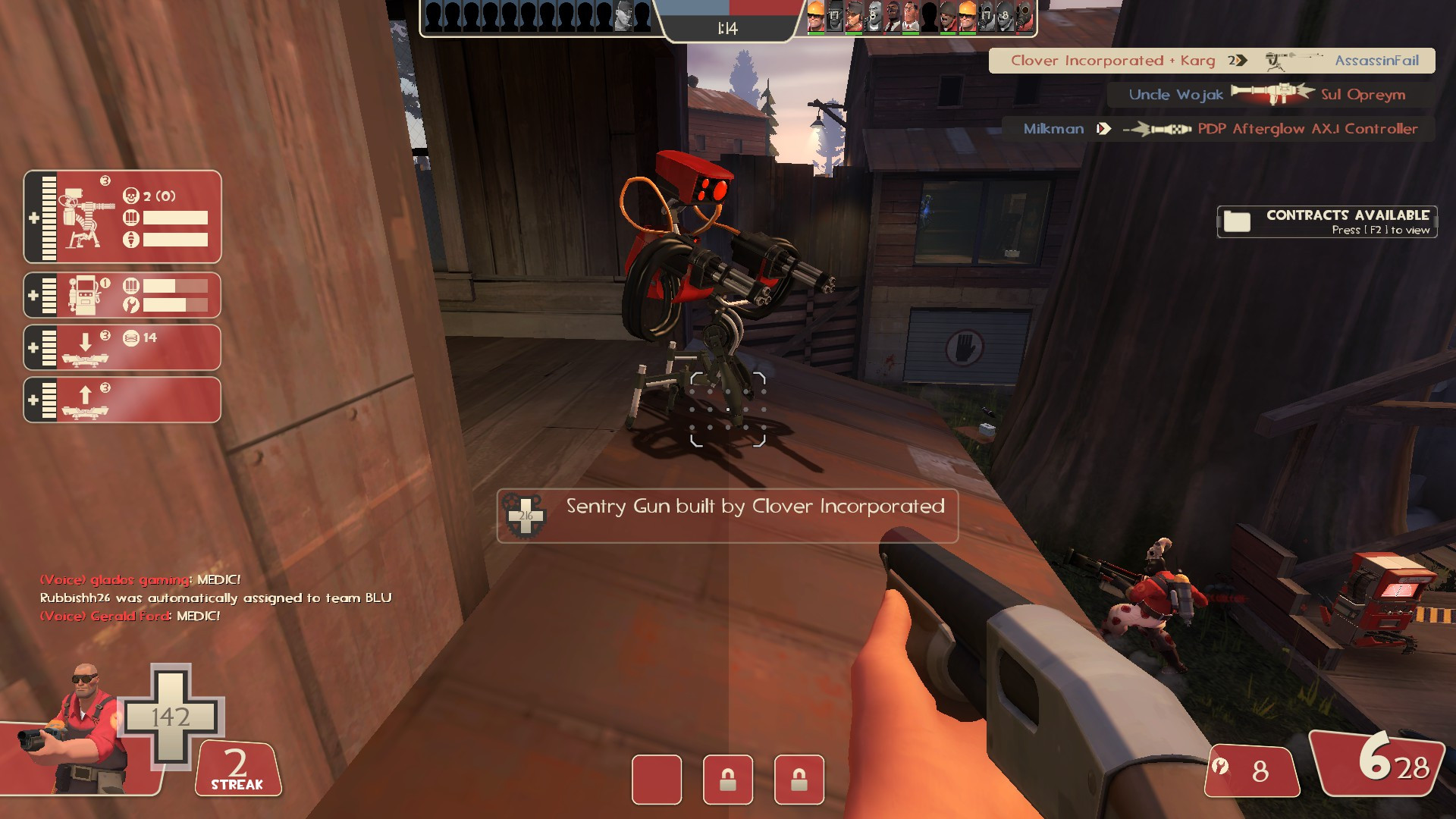
Task: Select the Sentry Gun build panel
Action: click(121, 216)
